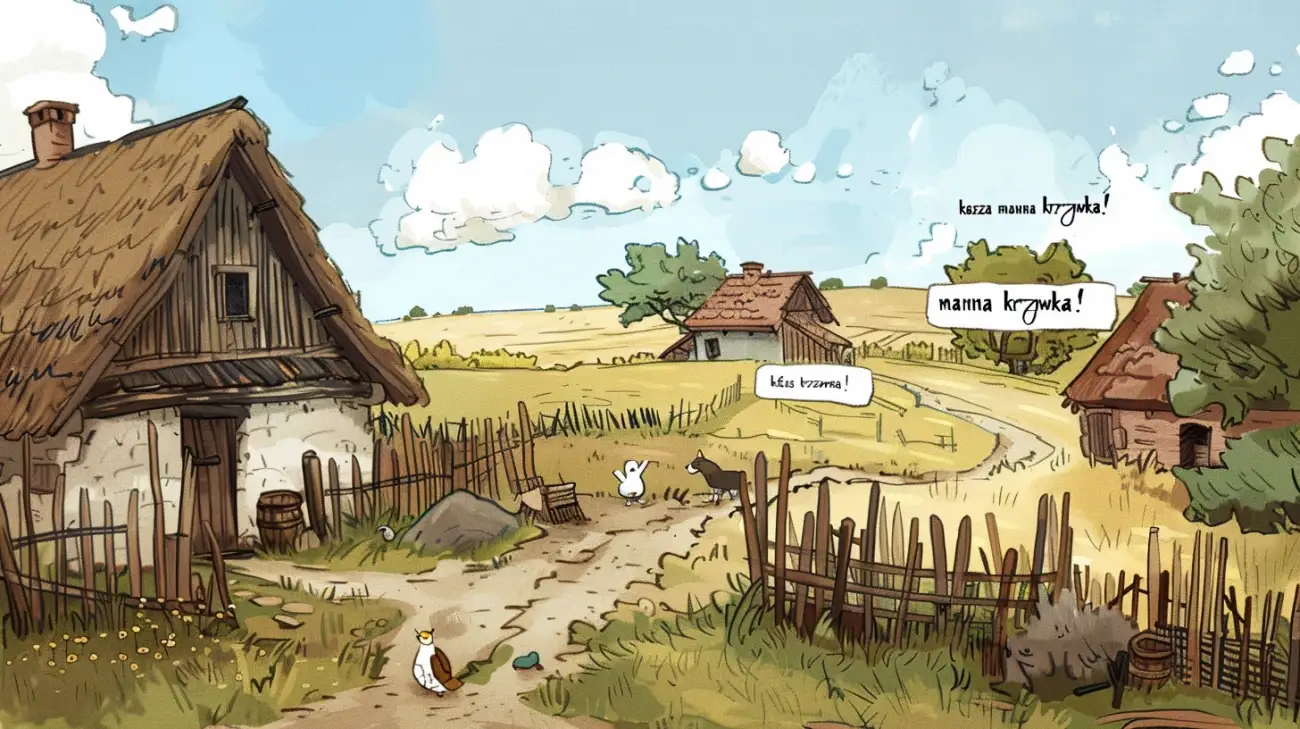Click the "manna krowka!" speech bubble

(x=1019, y=305)
